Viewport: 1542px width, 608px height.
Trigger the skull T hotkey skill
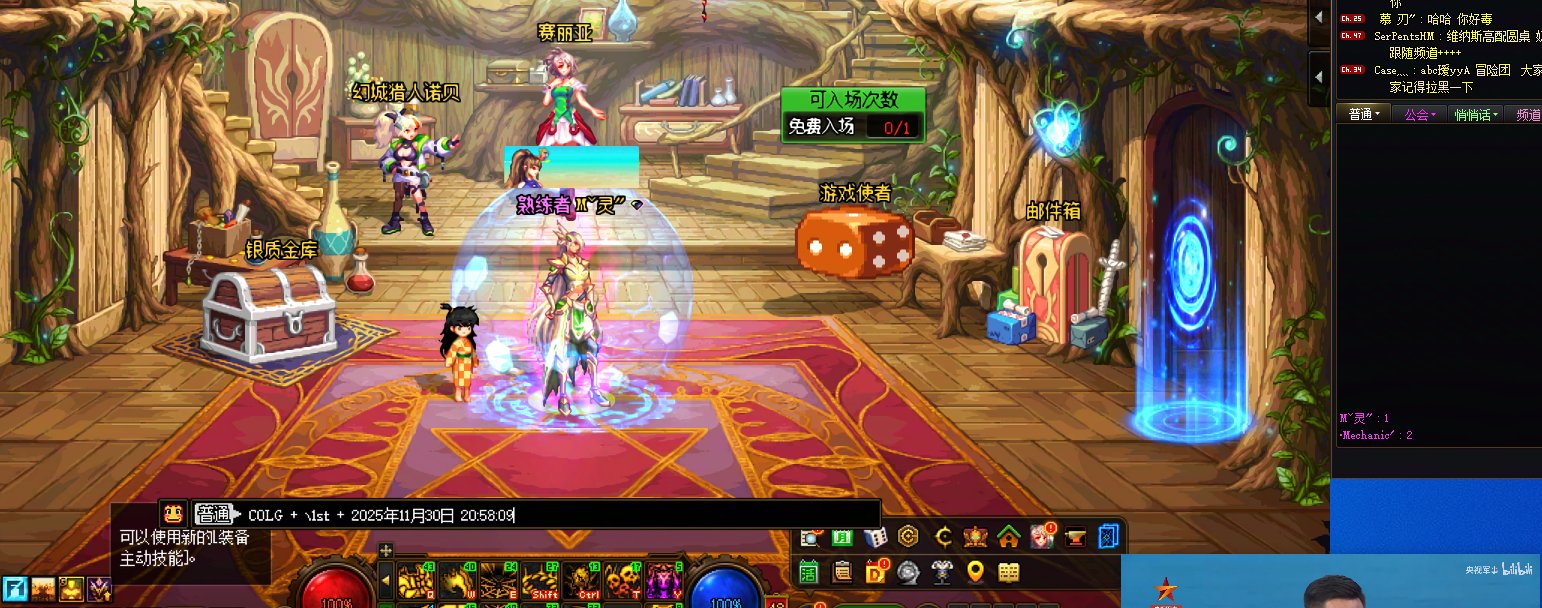point(623,580)
